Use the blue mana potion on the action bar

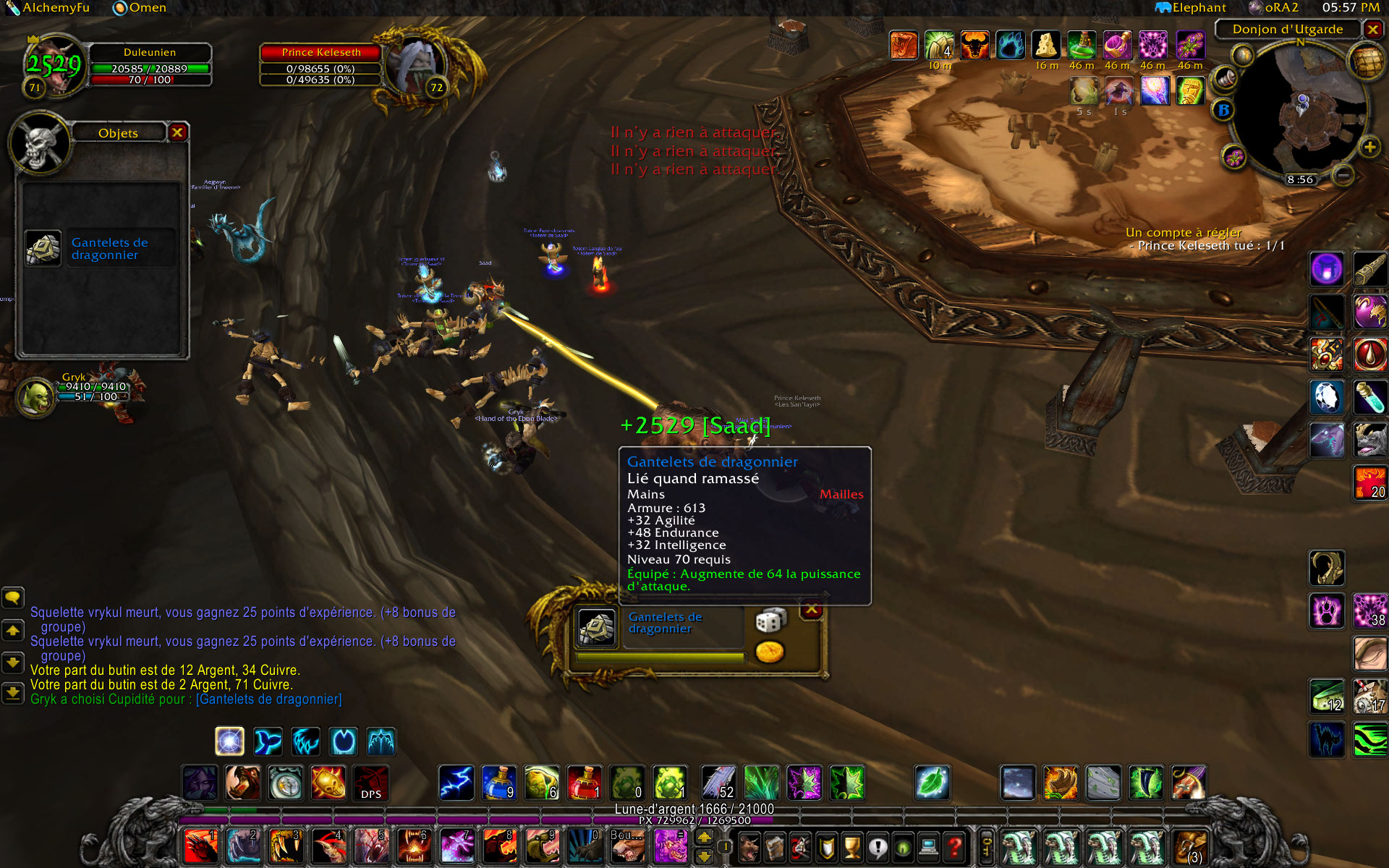click(499, 783)
